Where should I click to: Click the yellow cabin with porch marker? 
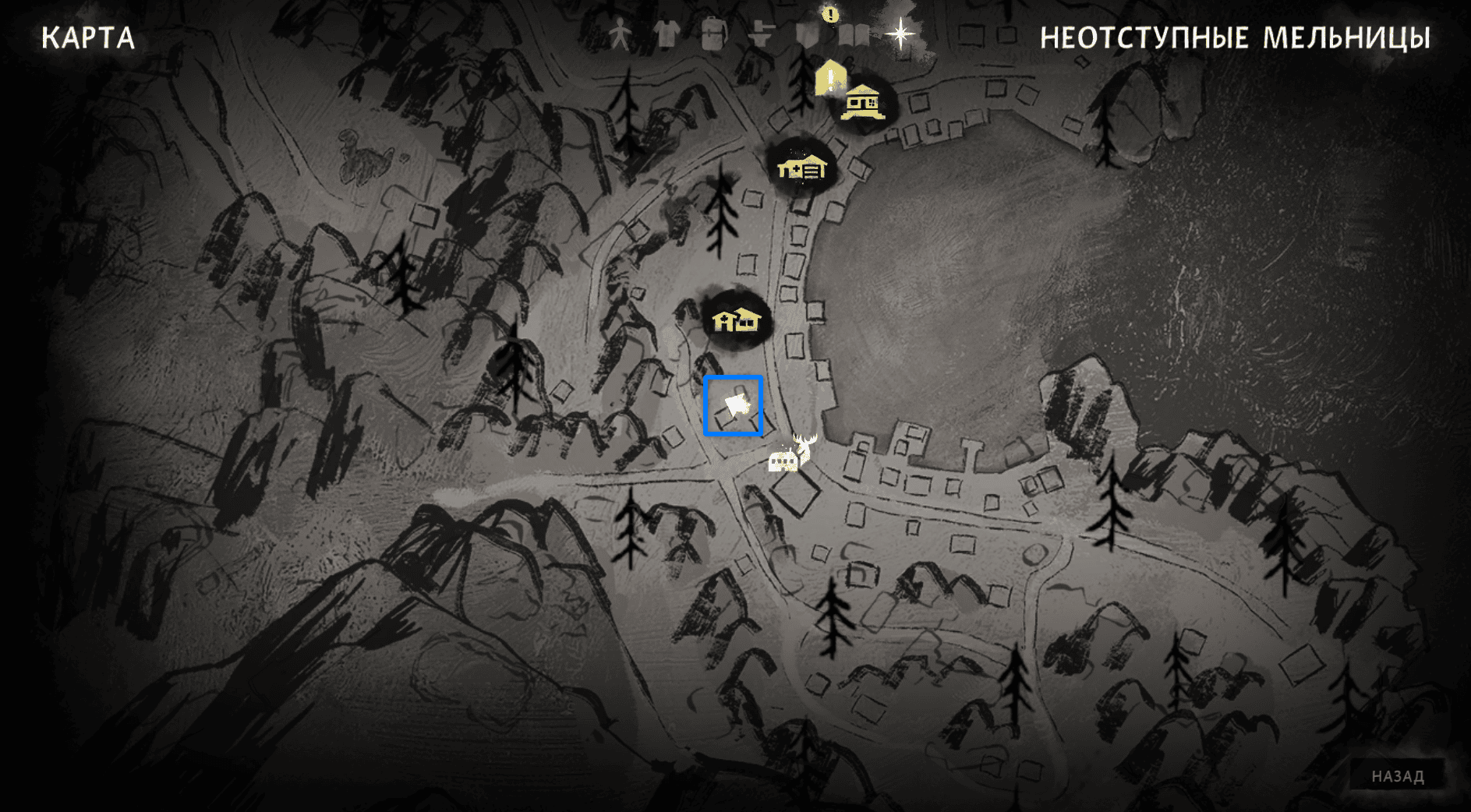pyautogui.click(x=863, y=102)
